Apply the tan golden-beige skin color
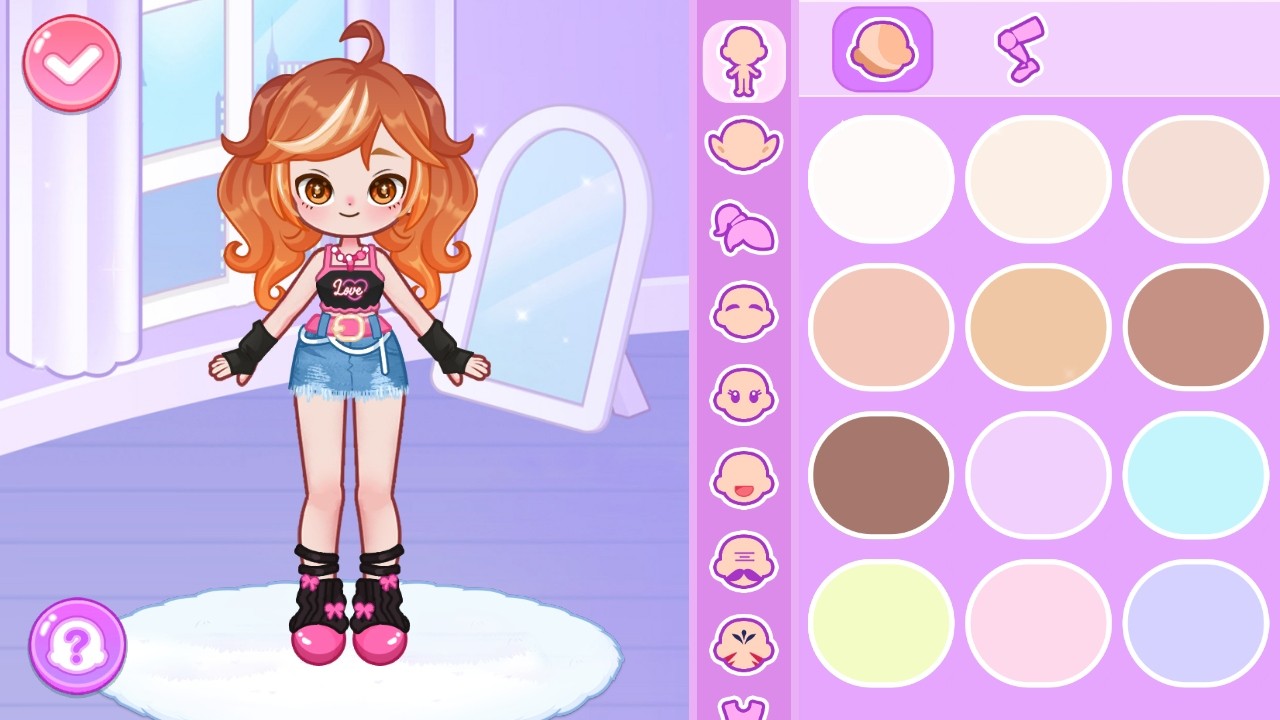The width and height of the screenshot is (1280, 720). (x=1038, y=327)
